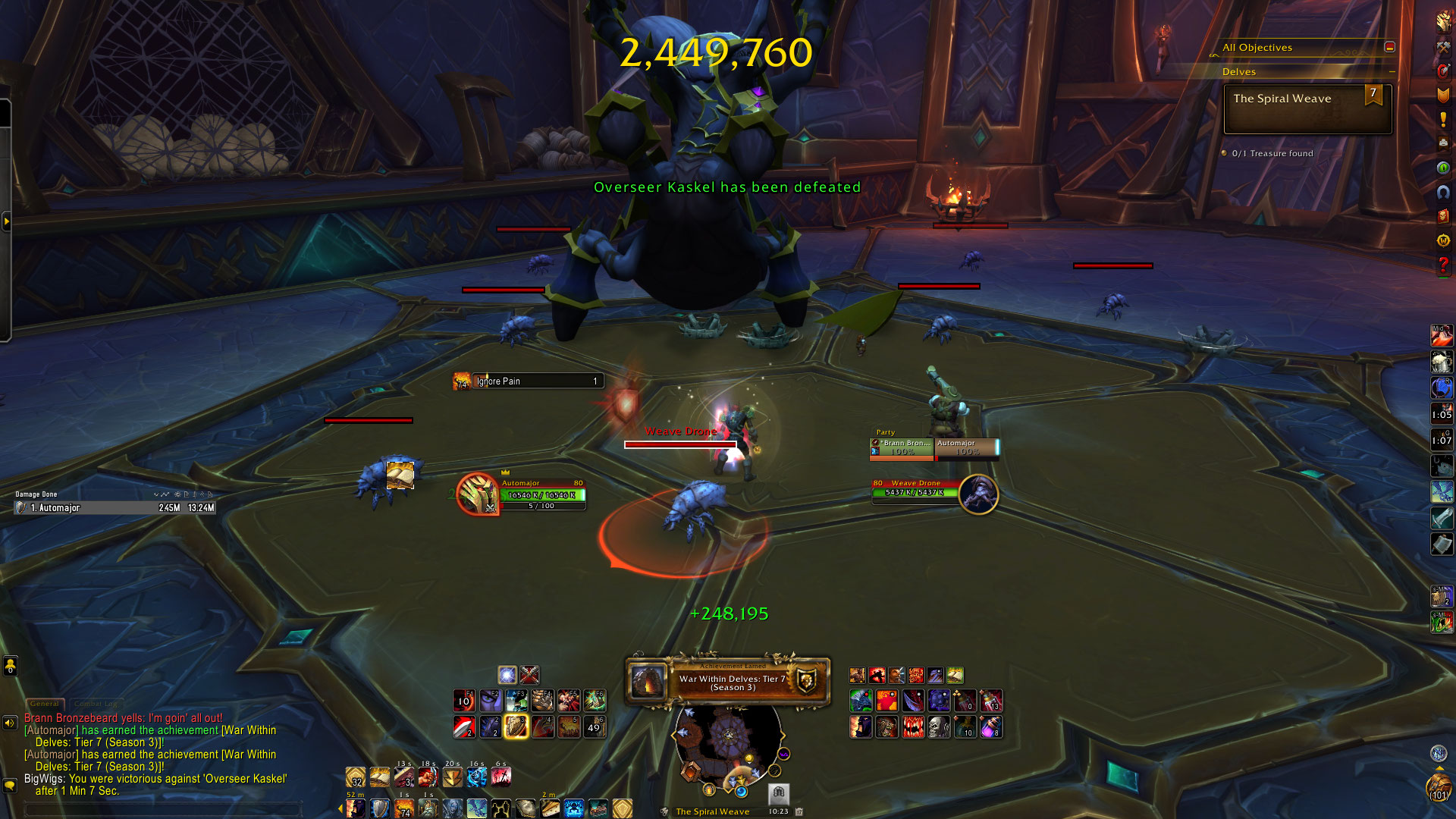Switch to the General chat tab
This screenshot has width=1456, height=819.
click(45, 704)
